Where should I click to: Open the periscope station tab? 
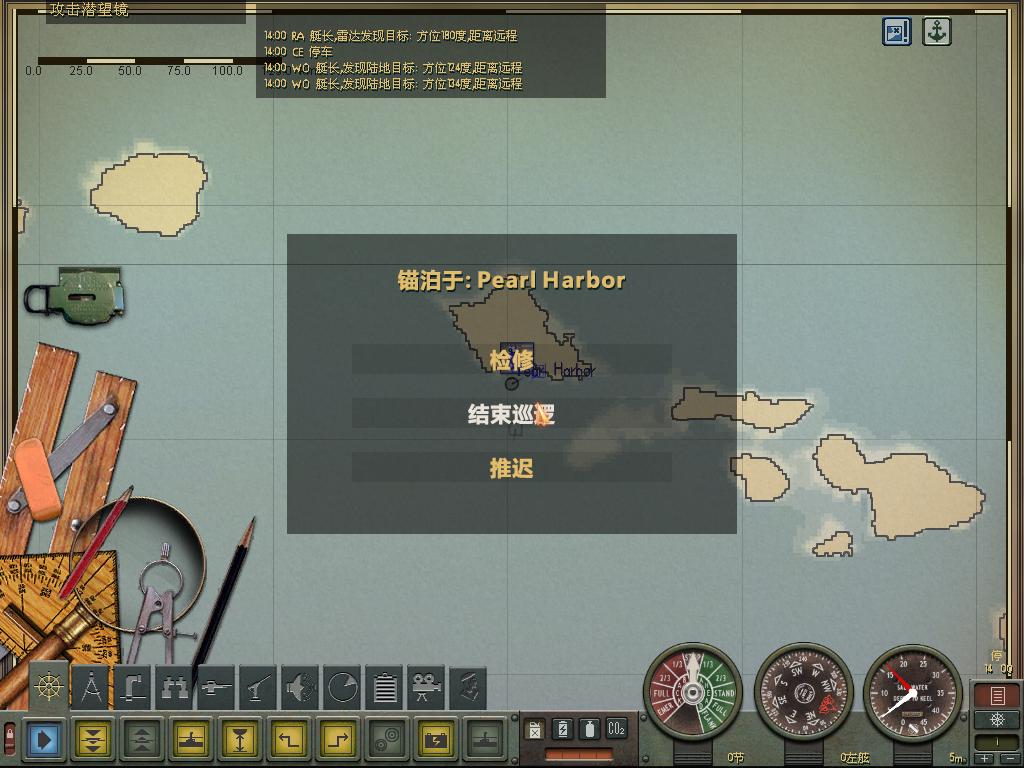(133, 687)
